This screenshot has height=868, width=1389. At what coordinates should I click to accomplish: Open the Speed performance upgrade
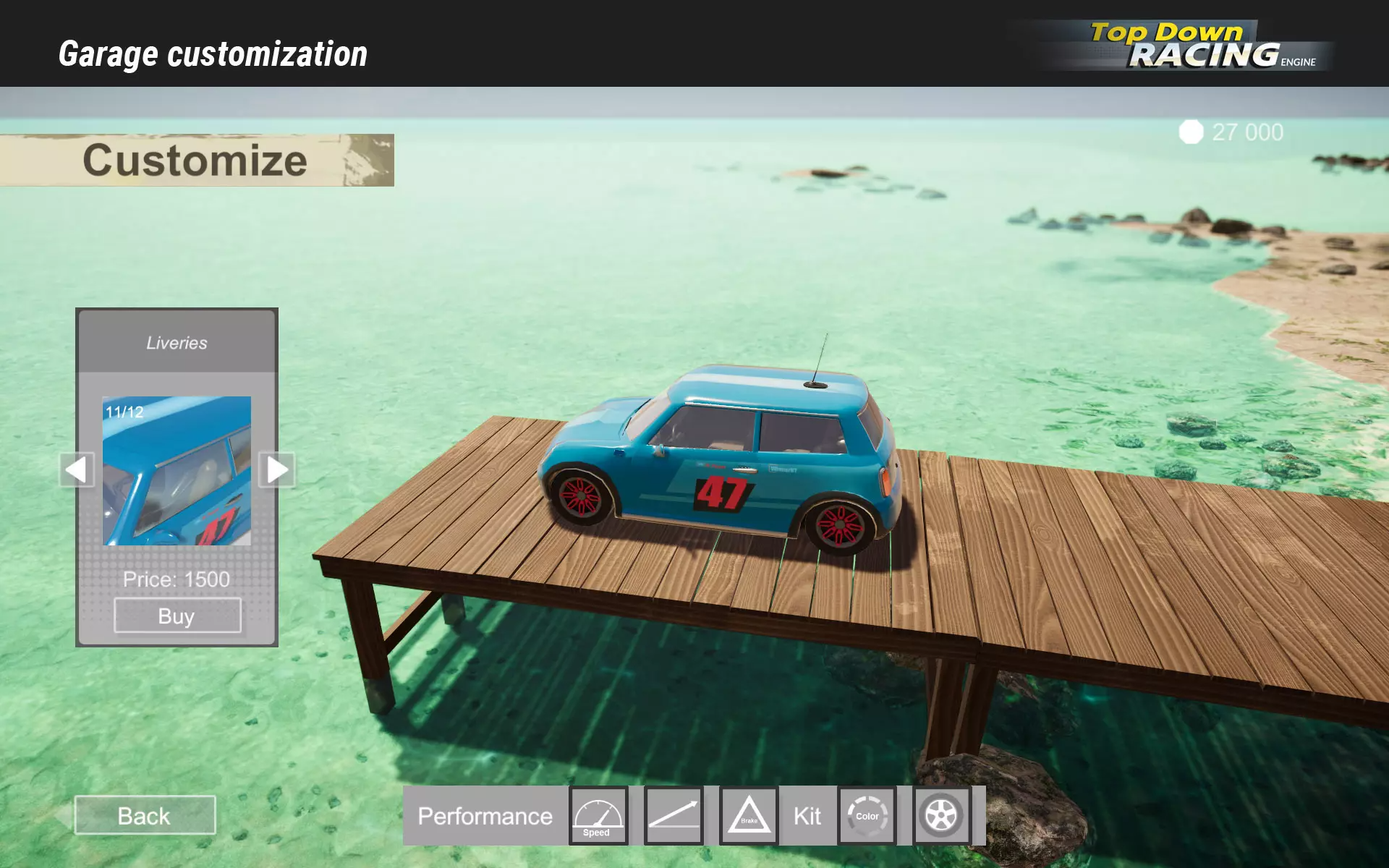click(598, 816)
